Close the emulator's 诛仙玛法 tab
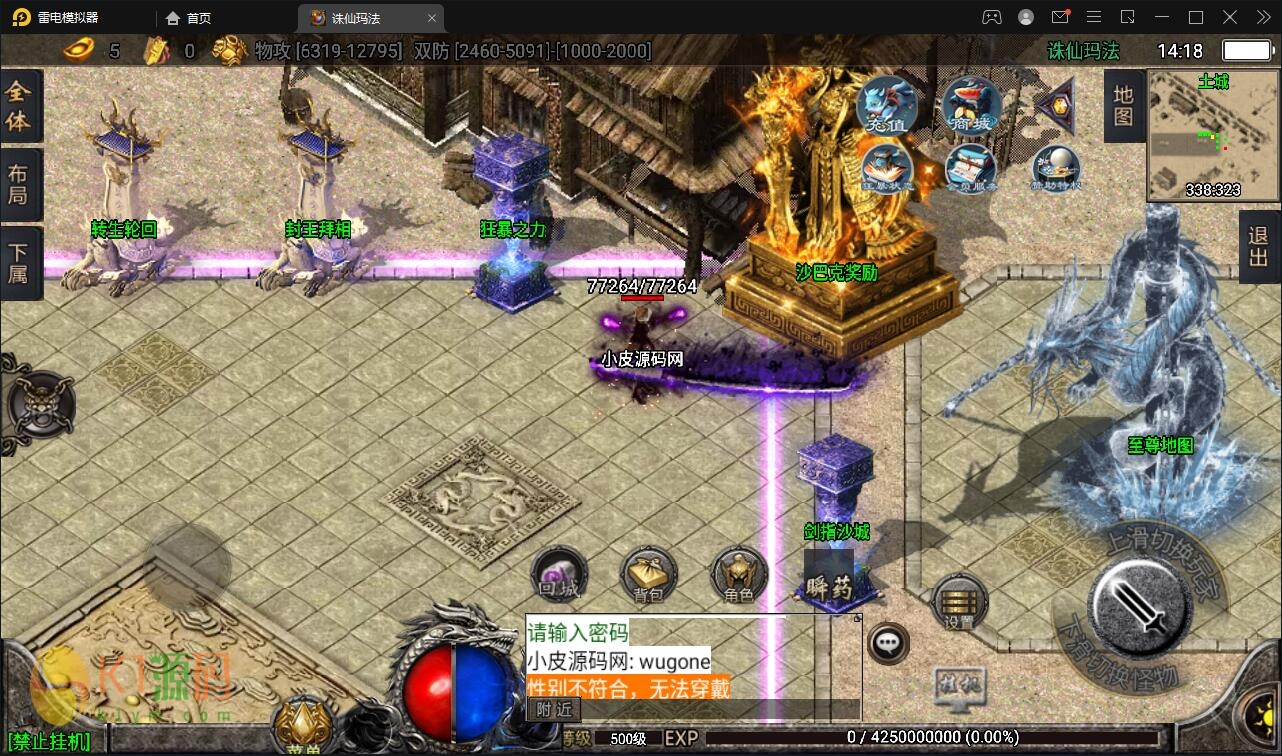Image resolution: width=1282 pixels, height=756 pixels. [x=432, y=18]
